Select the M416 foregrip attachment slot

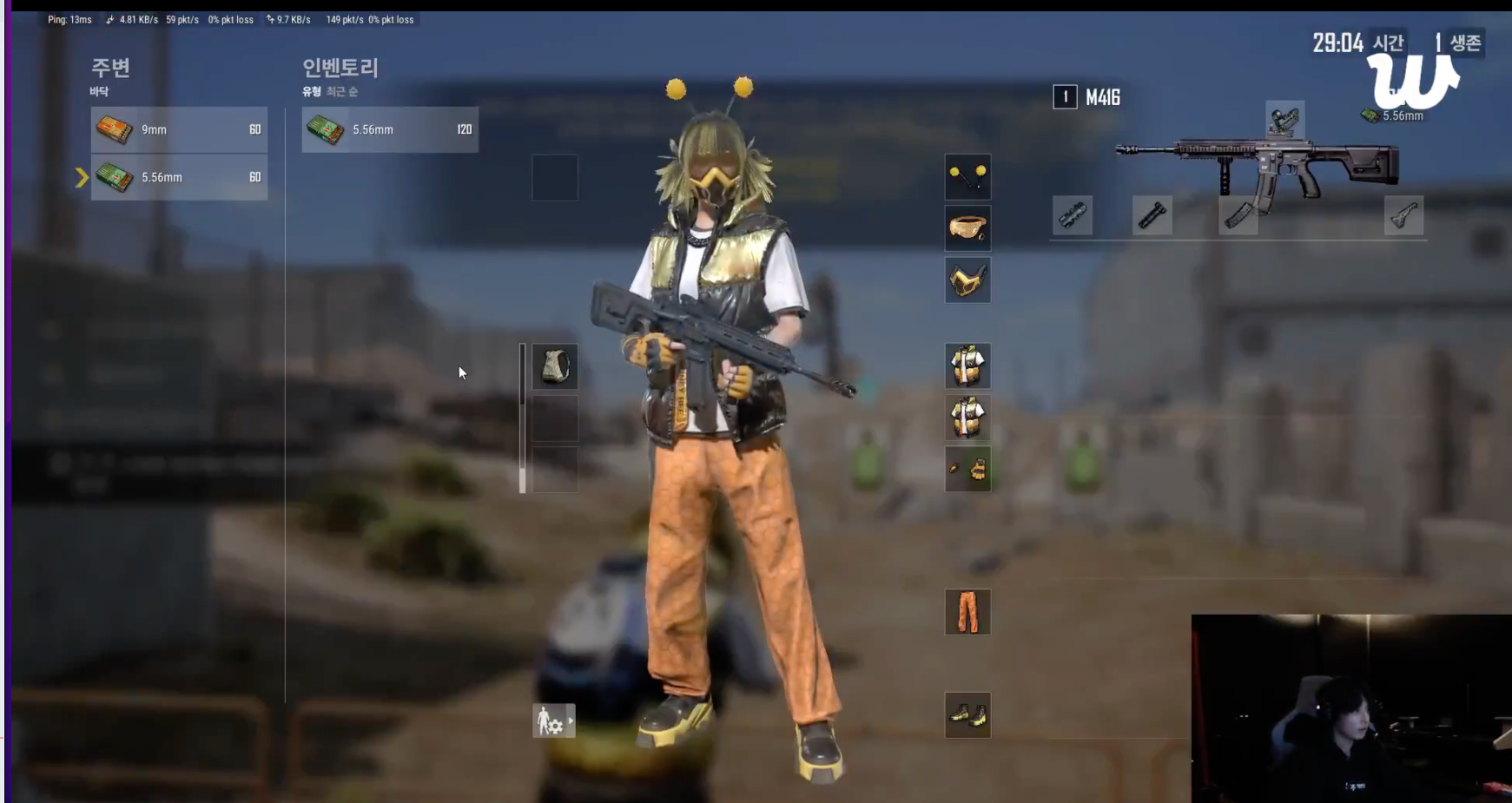click(1152, 215)
